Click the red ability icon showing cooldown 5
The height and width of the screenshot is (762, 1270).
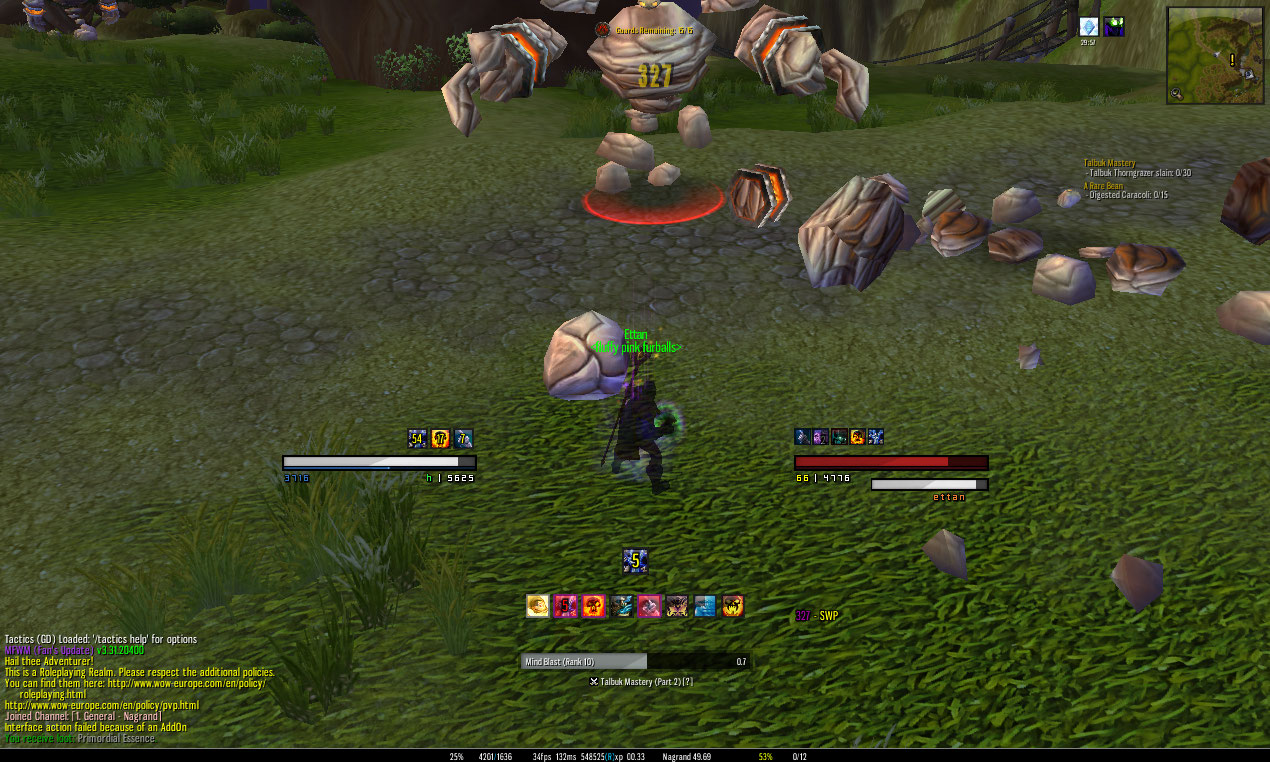565,606
